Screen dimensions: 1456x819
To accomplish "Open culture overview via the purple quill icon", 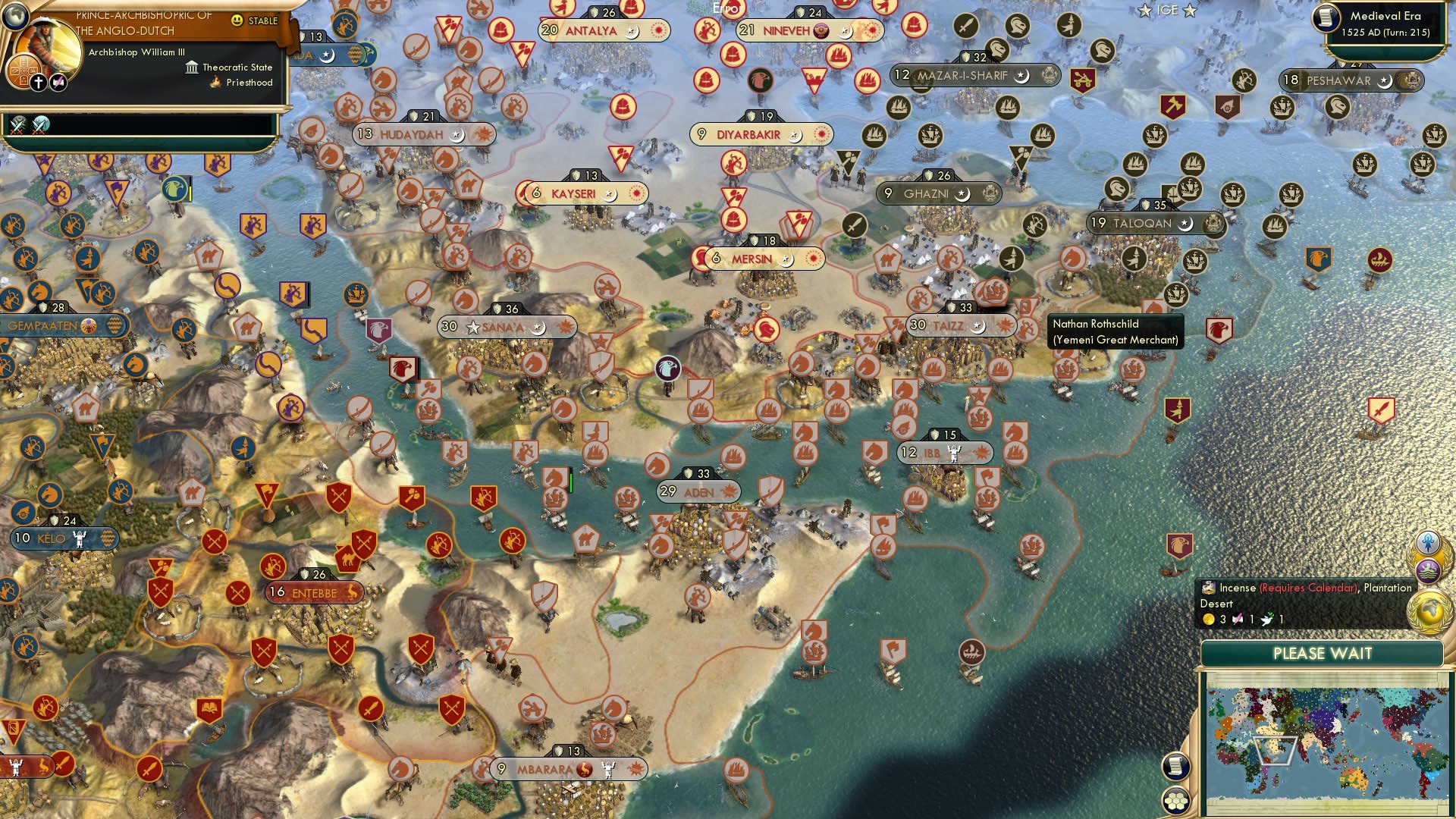I will 58,82.
